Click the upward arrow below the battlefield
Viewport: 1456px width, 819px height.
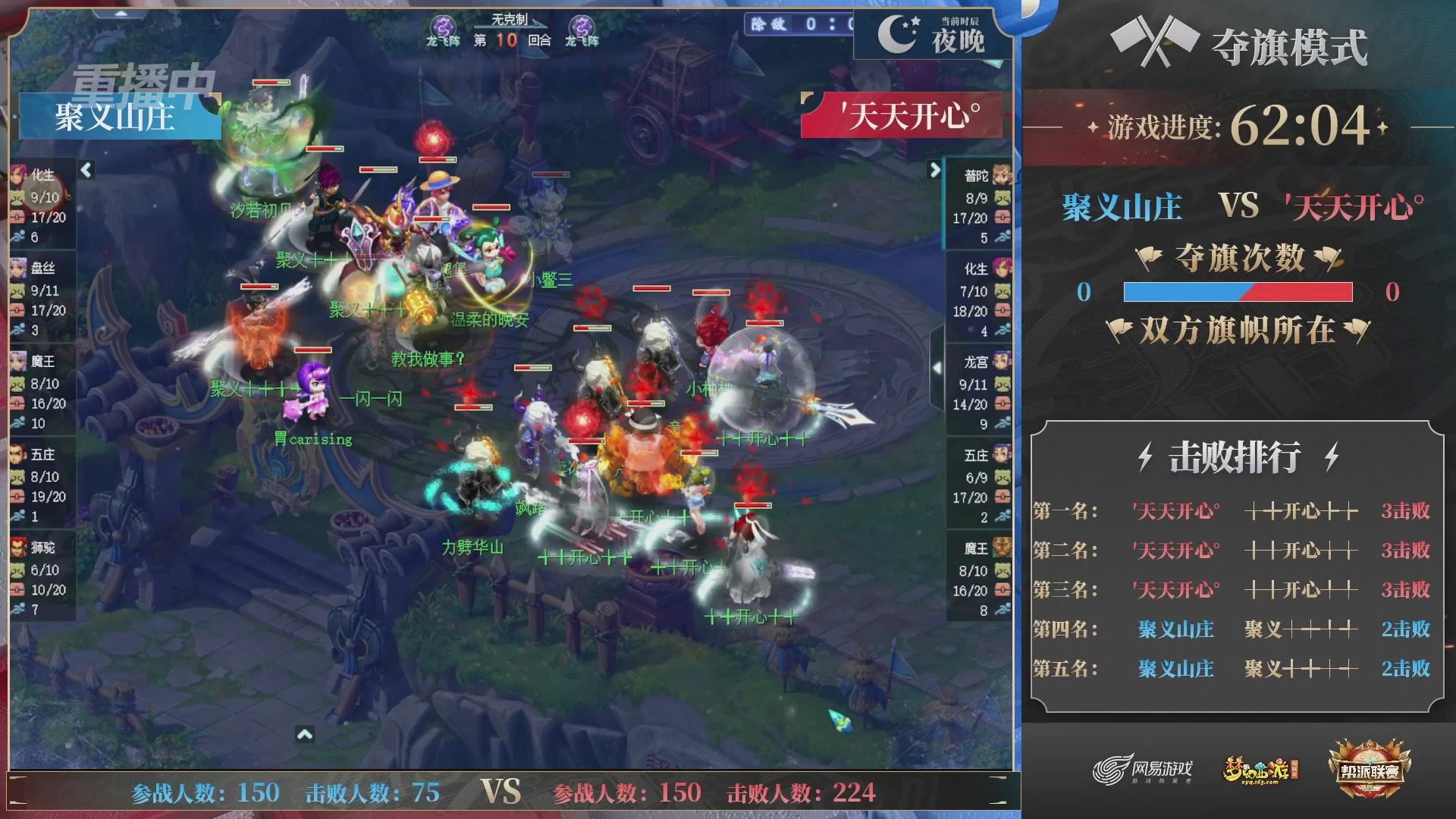tap(306, 735)
